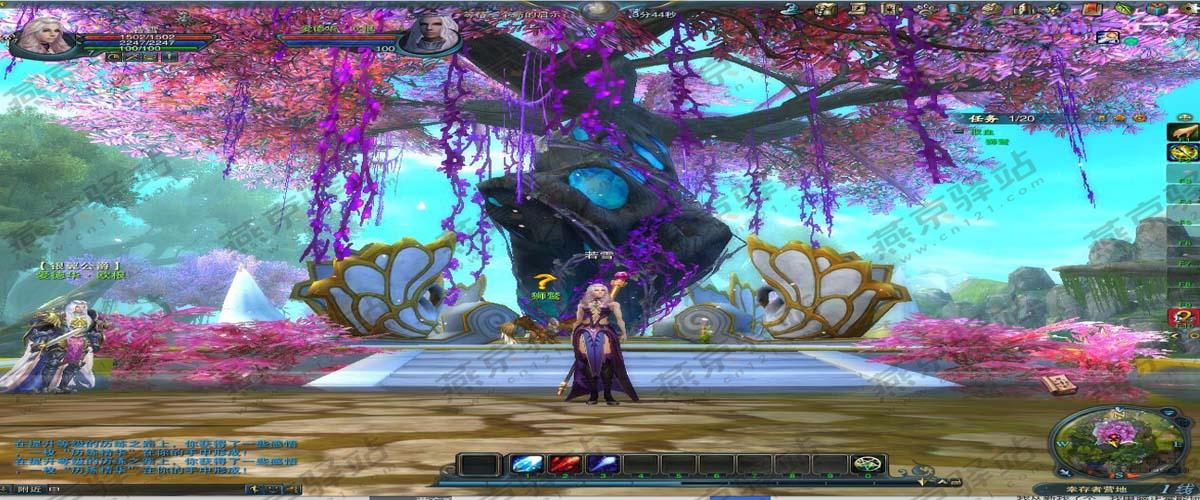
Task: Click the target's portrait
Action: 432,36
